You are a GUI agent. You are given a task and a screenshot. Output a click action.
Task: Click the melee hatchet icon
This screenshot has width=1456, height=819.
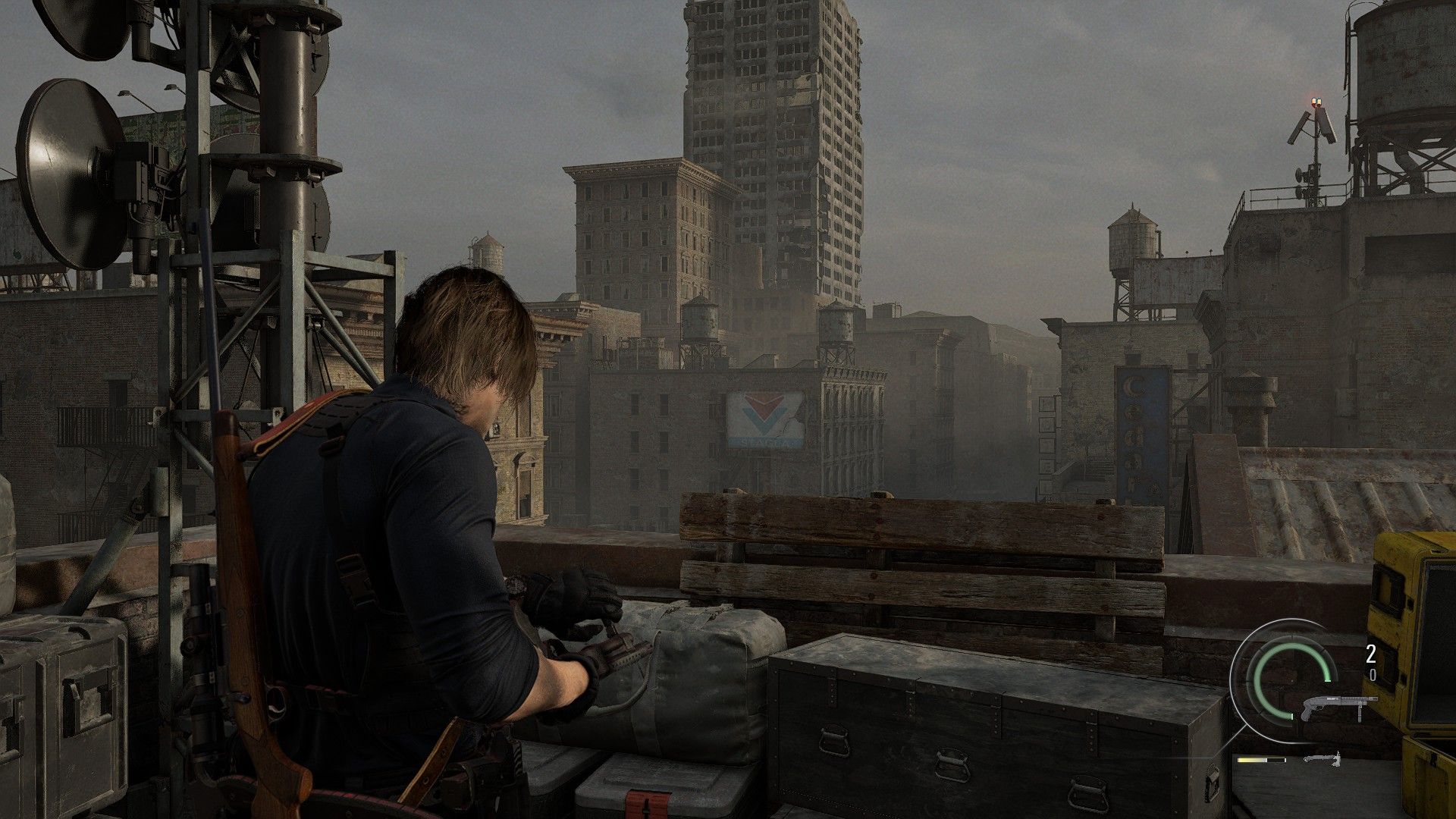(1323, 758)
